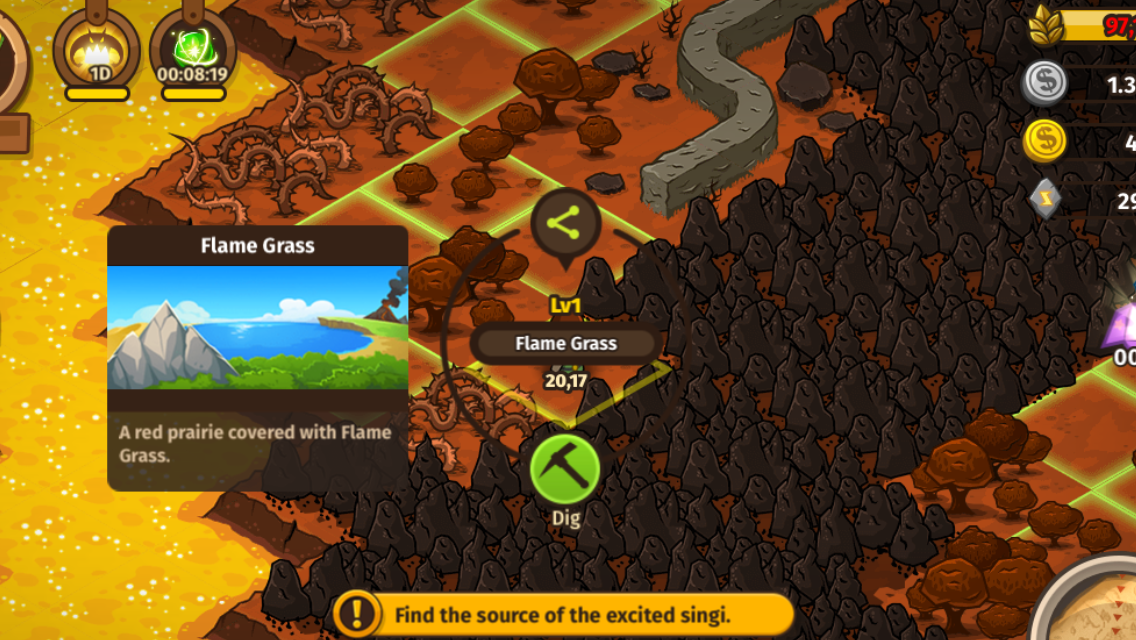Tap the green Dig pickaxe button
This screenshot has height=640, width=1136.
565,469
